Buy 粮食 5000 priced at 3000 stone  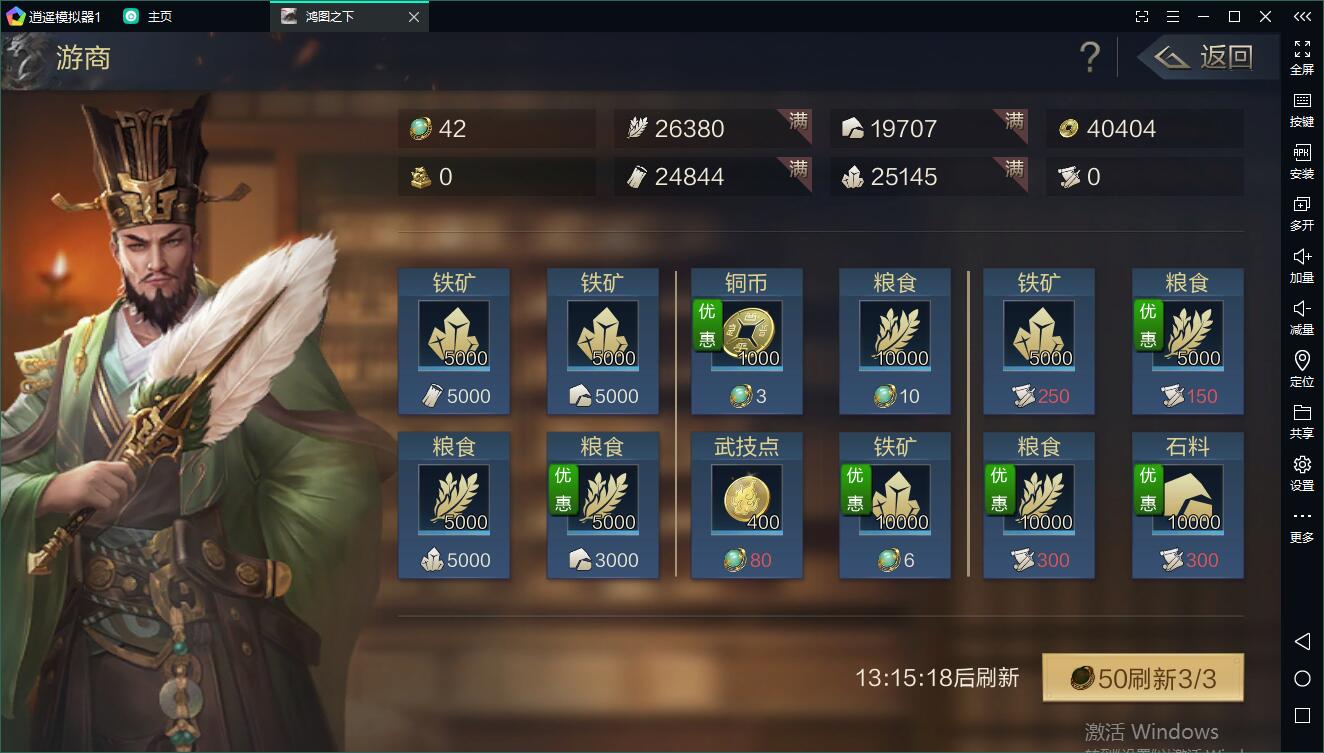(602, 504)
